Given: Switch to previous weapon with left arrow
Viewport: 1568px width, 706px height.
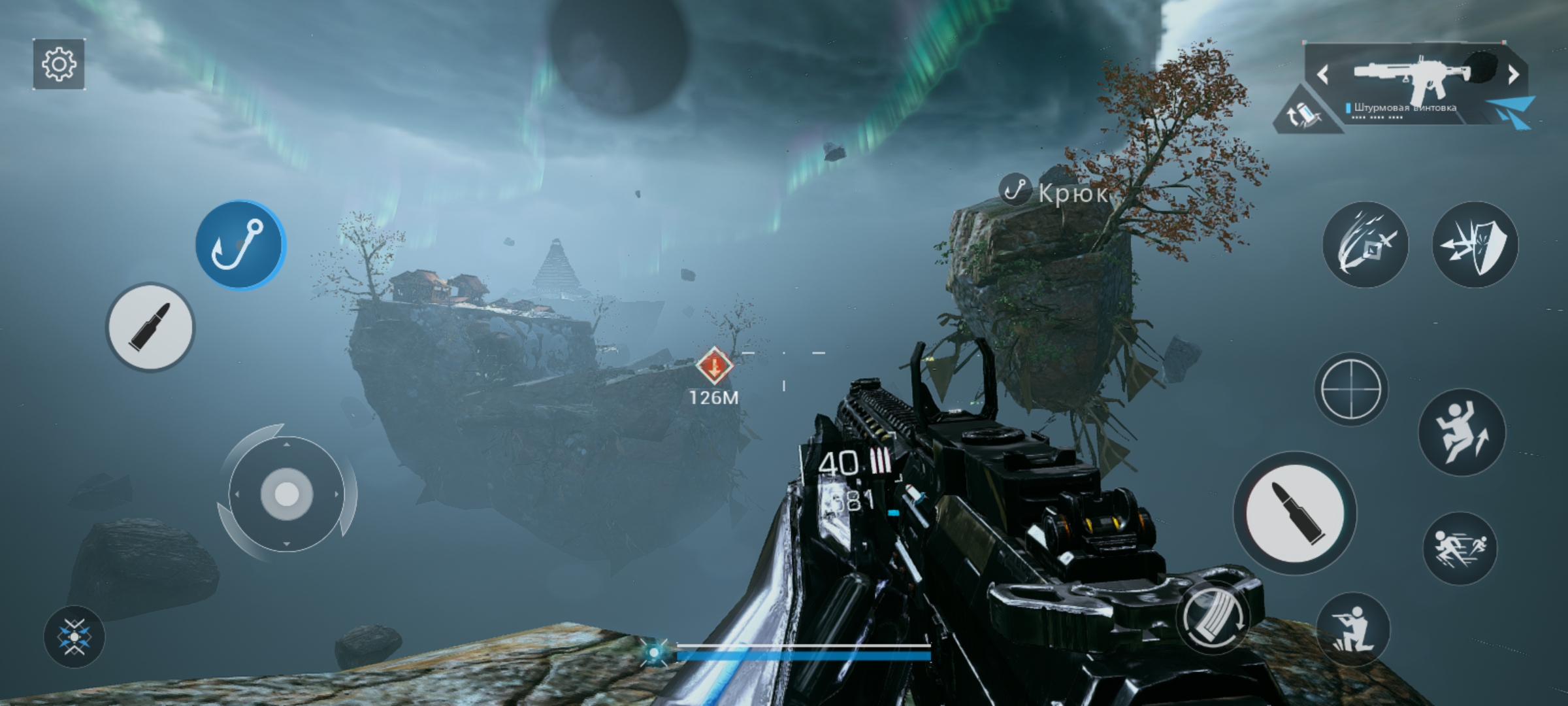Looking at the screenshot, I should tap(1323, 75).
